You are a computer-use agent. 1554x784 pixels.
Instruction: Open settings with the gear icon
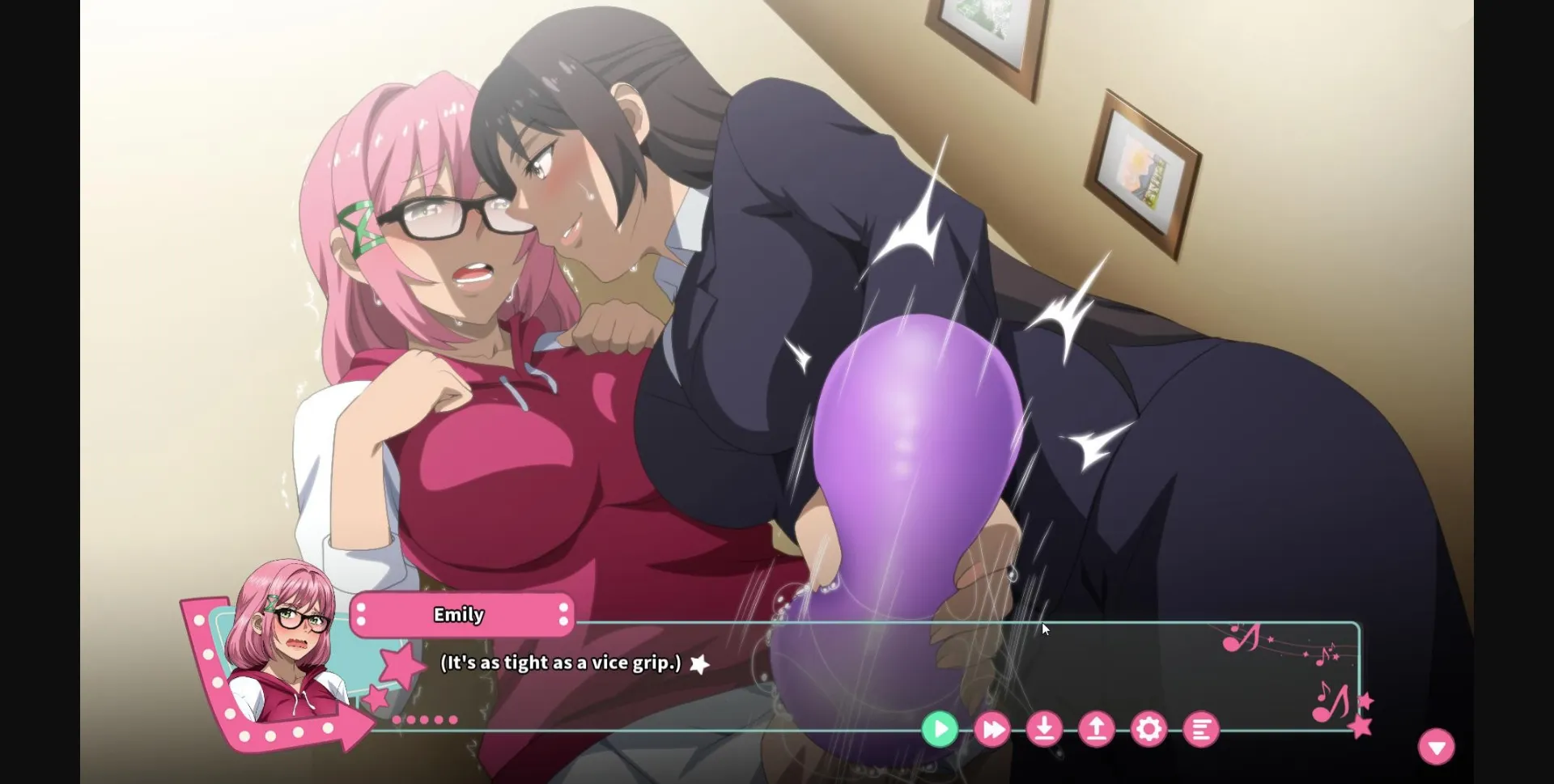tap(1149, 728)
